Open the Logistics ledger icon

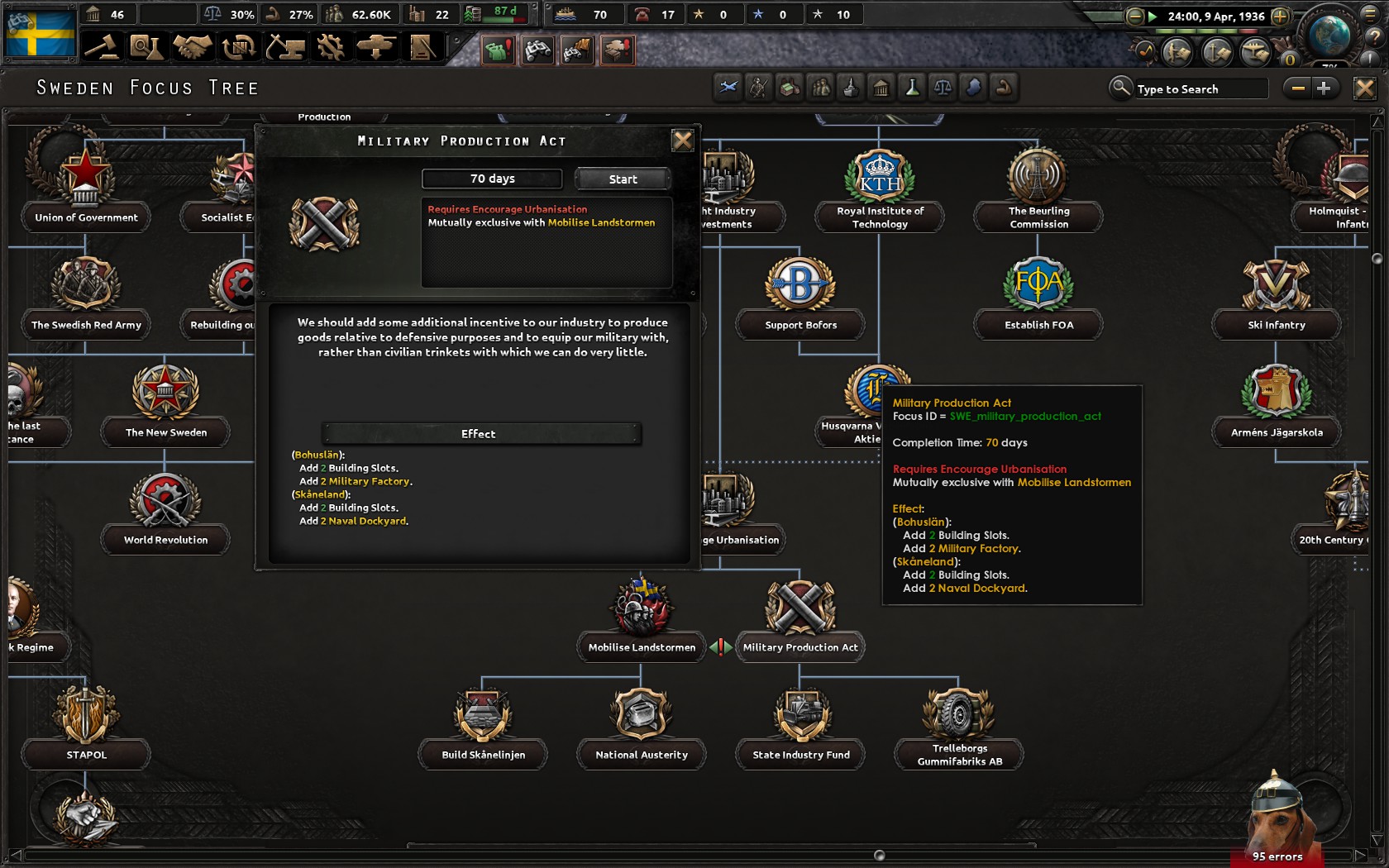point(423,47)
